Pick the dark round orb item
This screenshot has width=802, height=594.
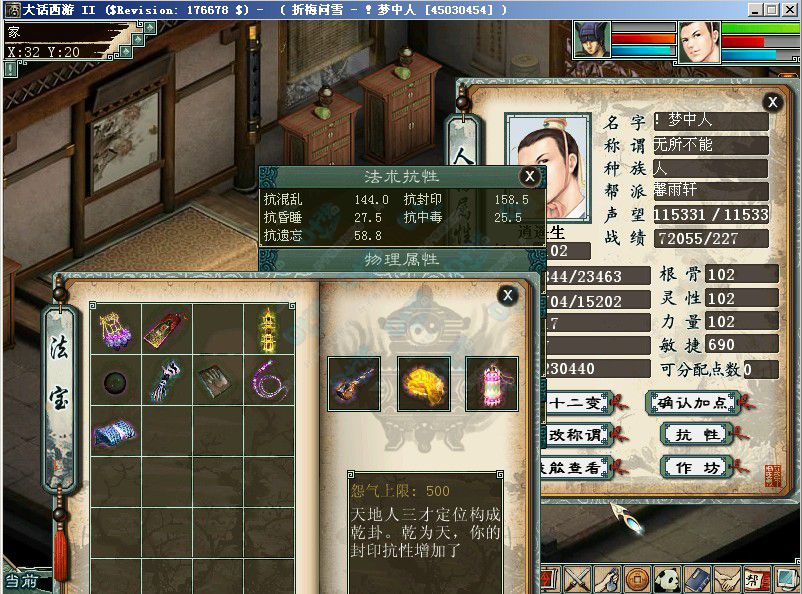(114, 381)
